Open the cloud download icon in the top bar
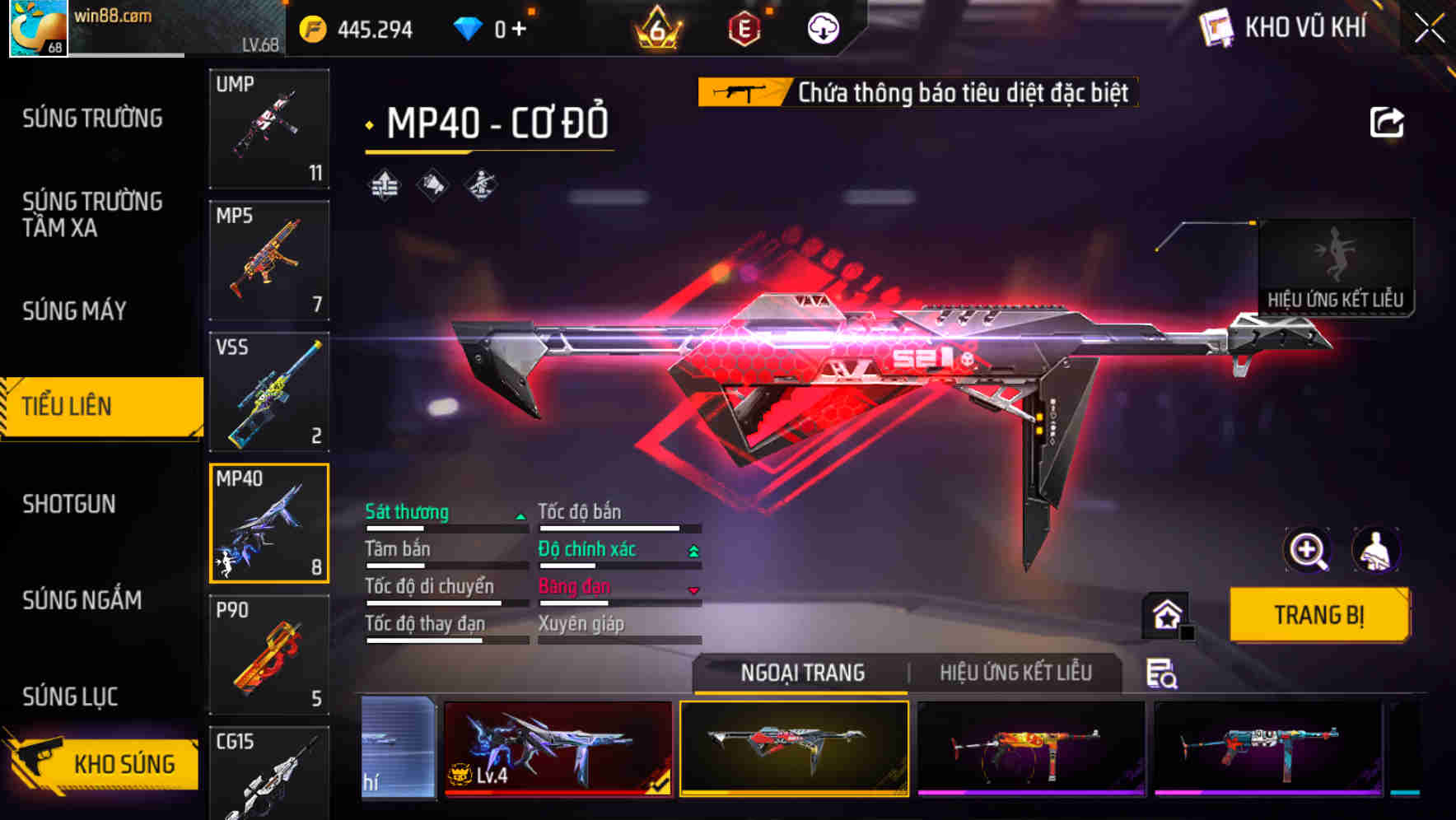The height and width of the screenshot is (820, 1456). tap(823, 27)
